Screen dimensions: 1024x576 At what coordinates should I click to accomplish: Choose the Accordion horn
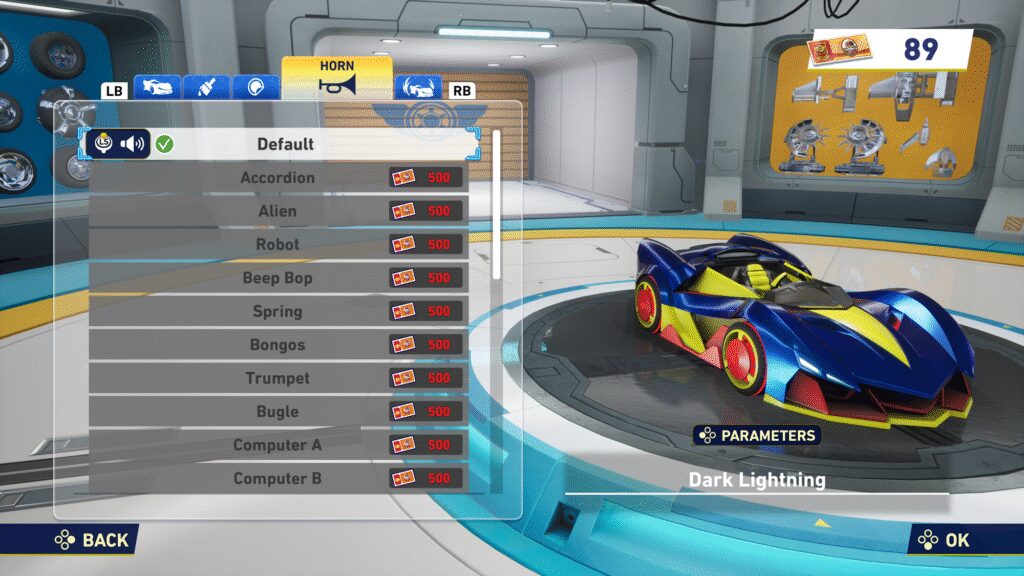(278, 178)
